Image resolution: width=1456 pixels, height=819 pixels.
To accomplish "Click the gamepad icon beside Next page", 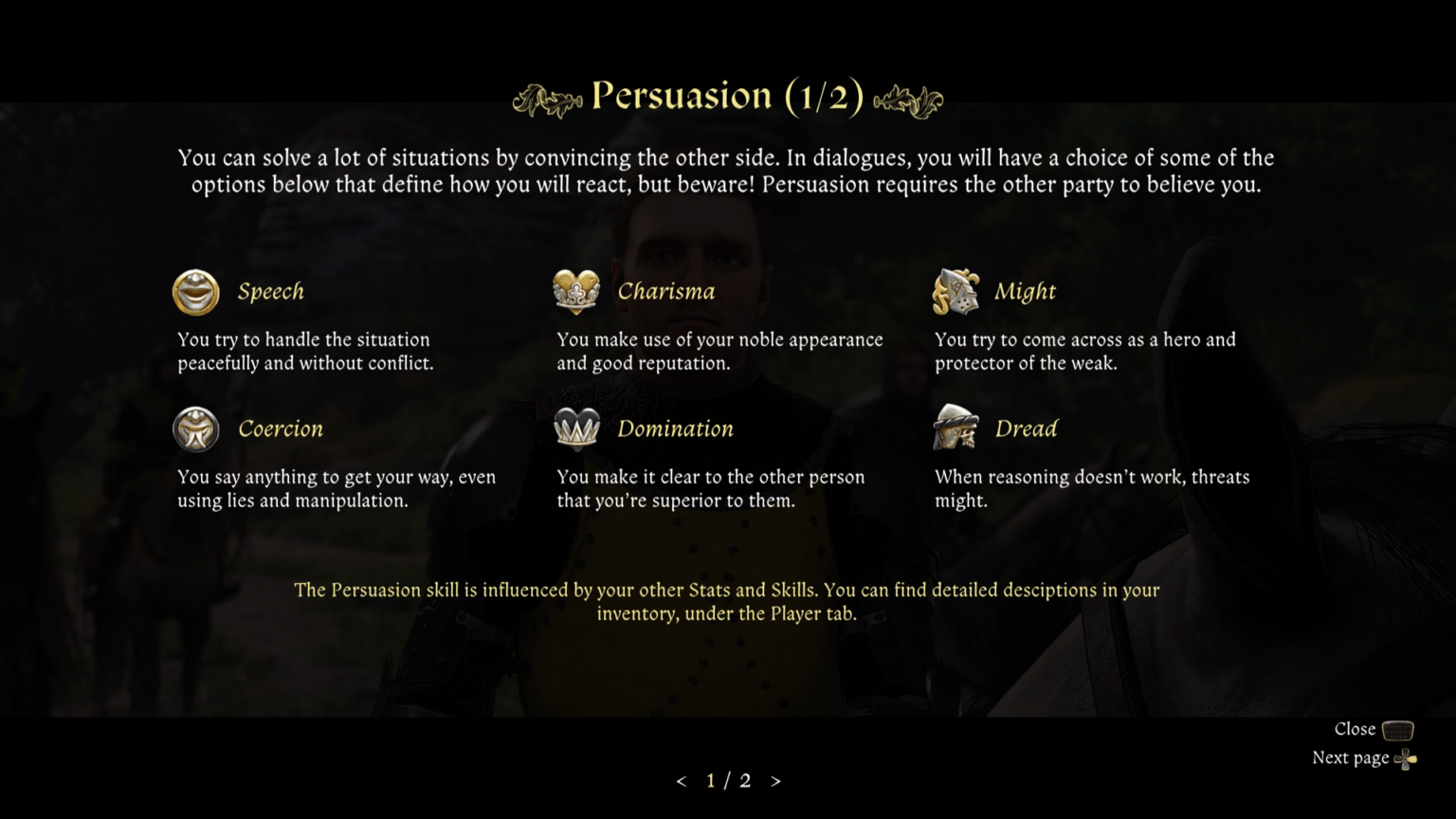I will pos(1406,758).
